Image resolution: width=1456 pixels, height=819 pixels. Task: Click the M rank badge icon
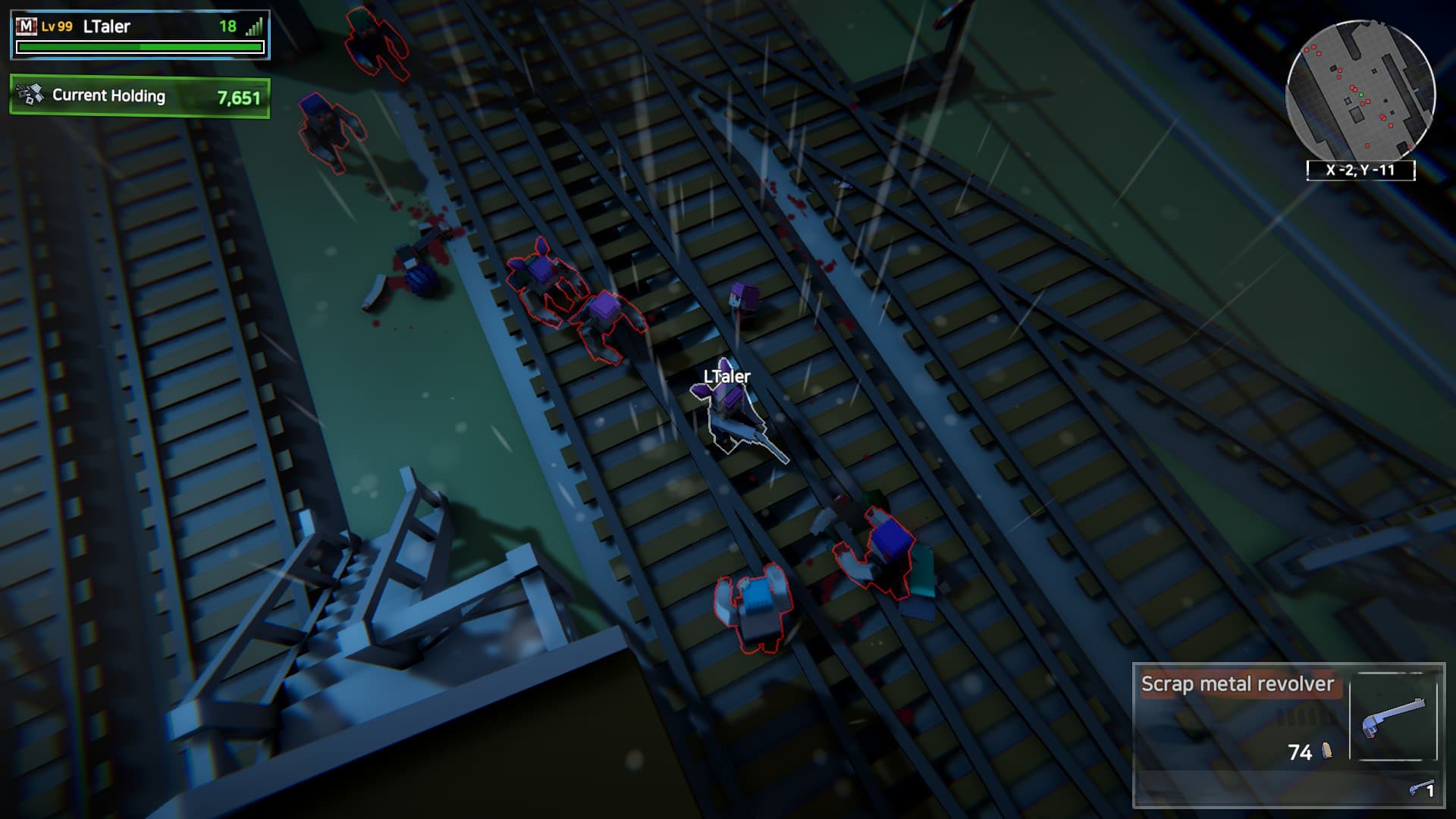(27, 25)
